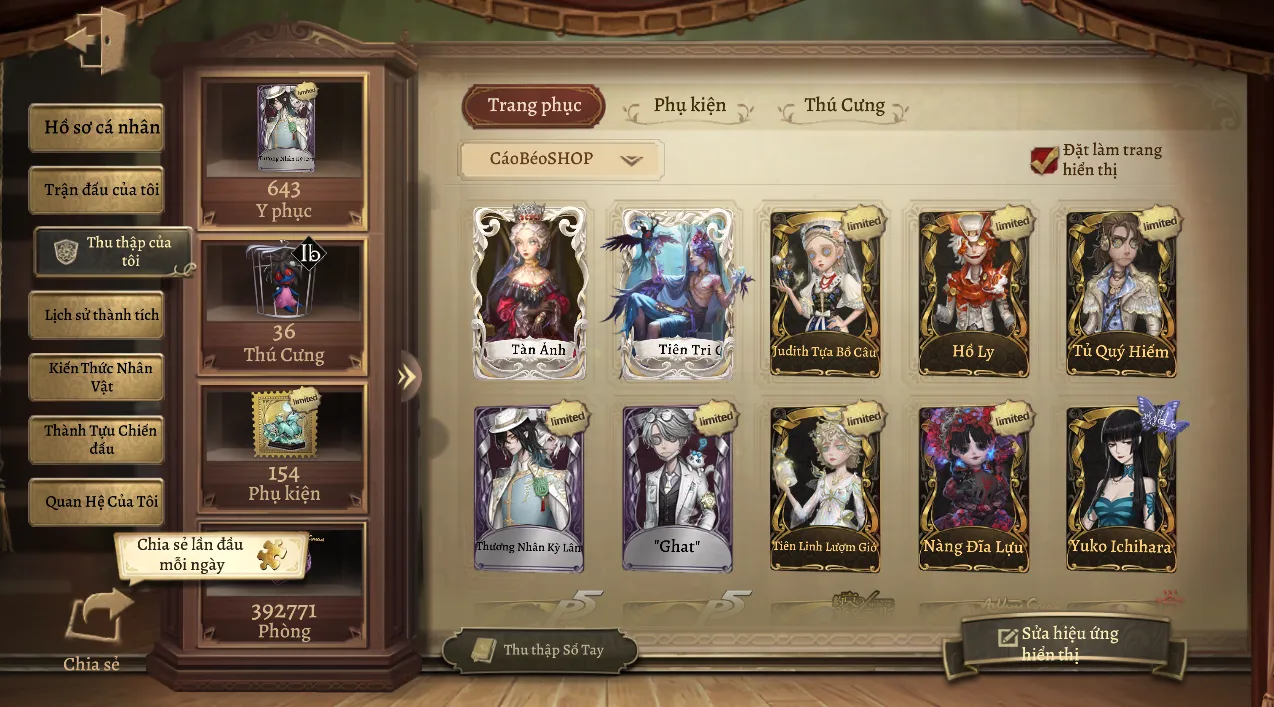
Task: Open Kiến Thức Nhân Vật
Action: pyautogui.click(x=97, y=377)
